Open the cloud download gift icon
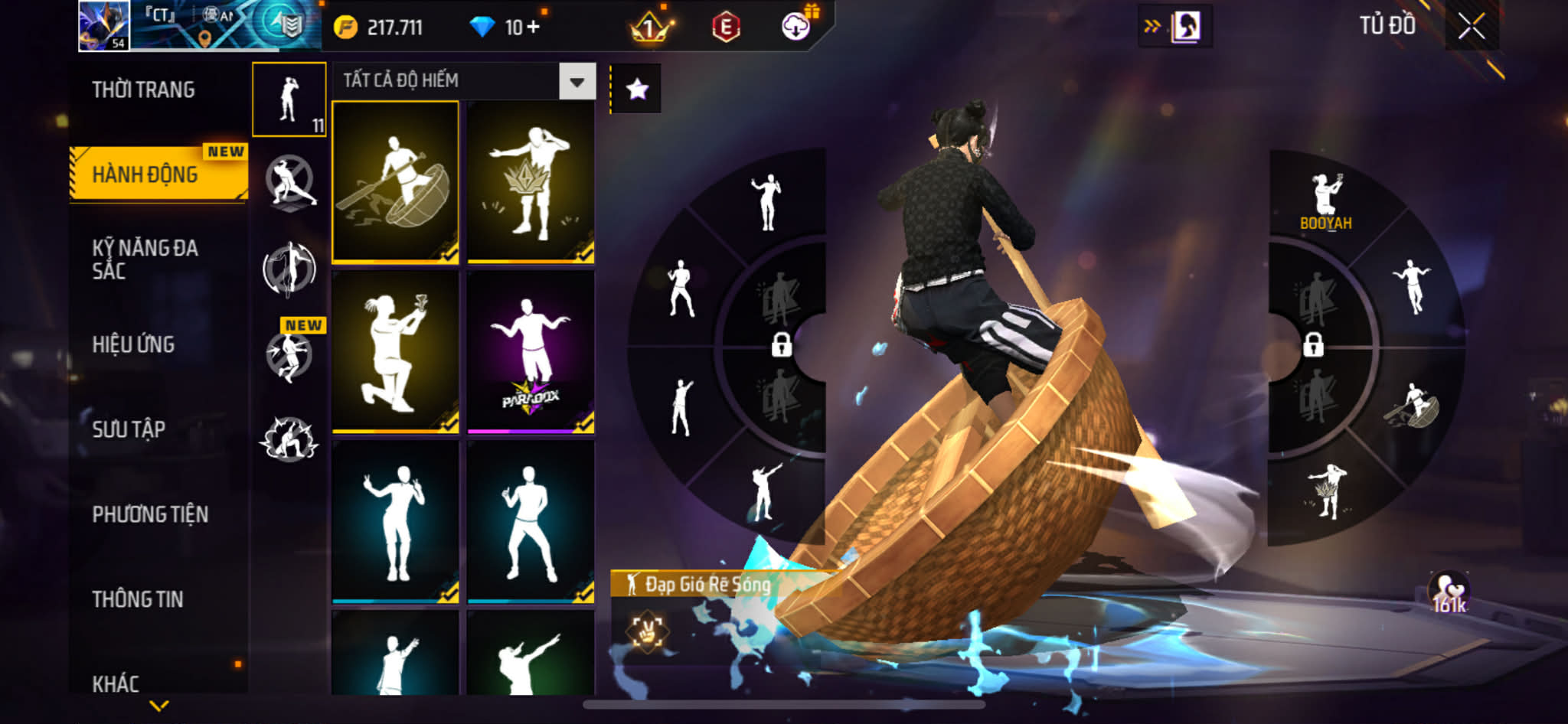Image resolution: width=1568 pixels, height=724 pixels. (796, 27)
